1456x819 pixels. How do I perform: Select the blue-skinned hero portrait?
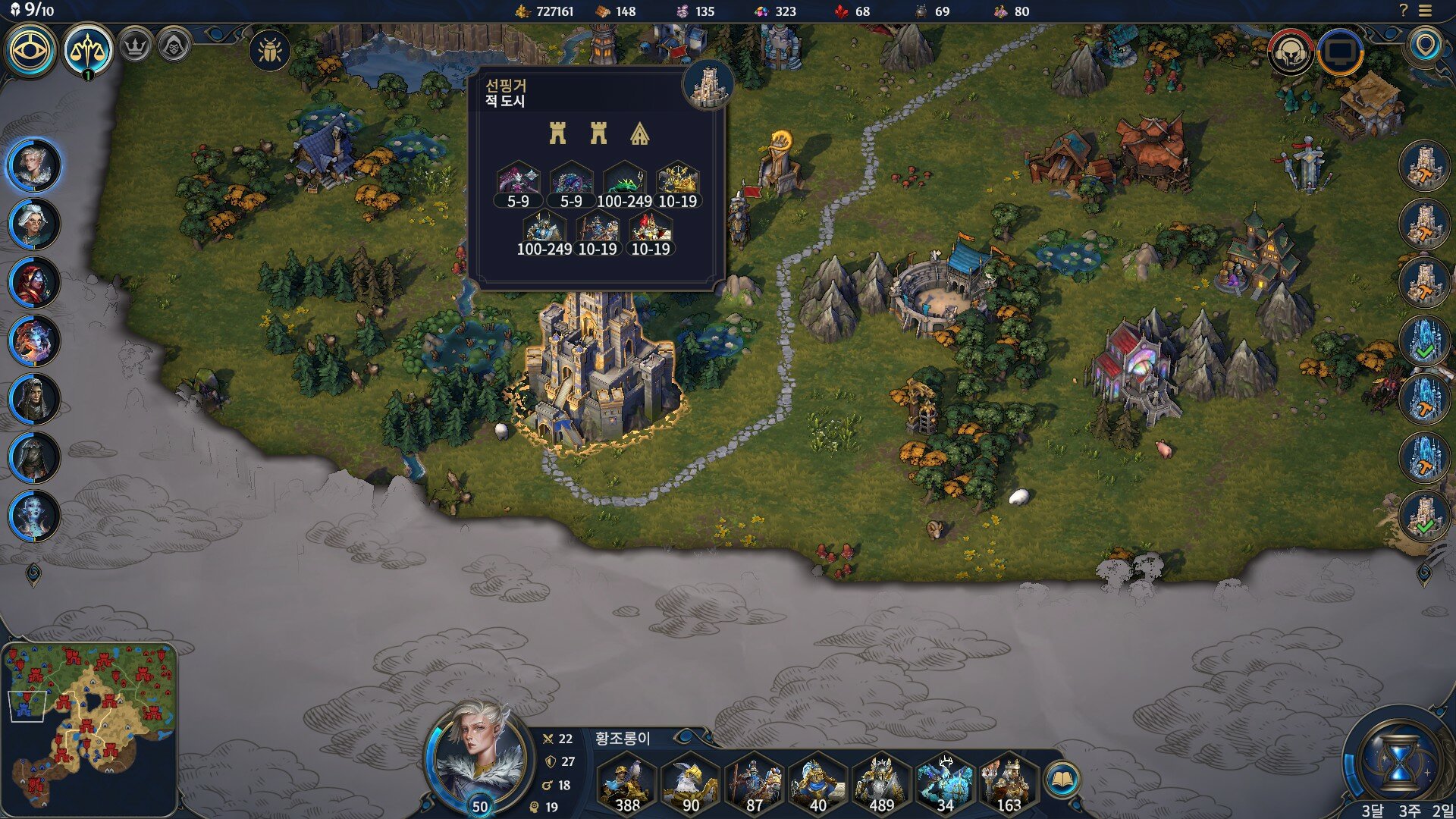33,516
